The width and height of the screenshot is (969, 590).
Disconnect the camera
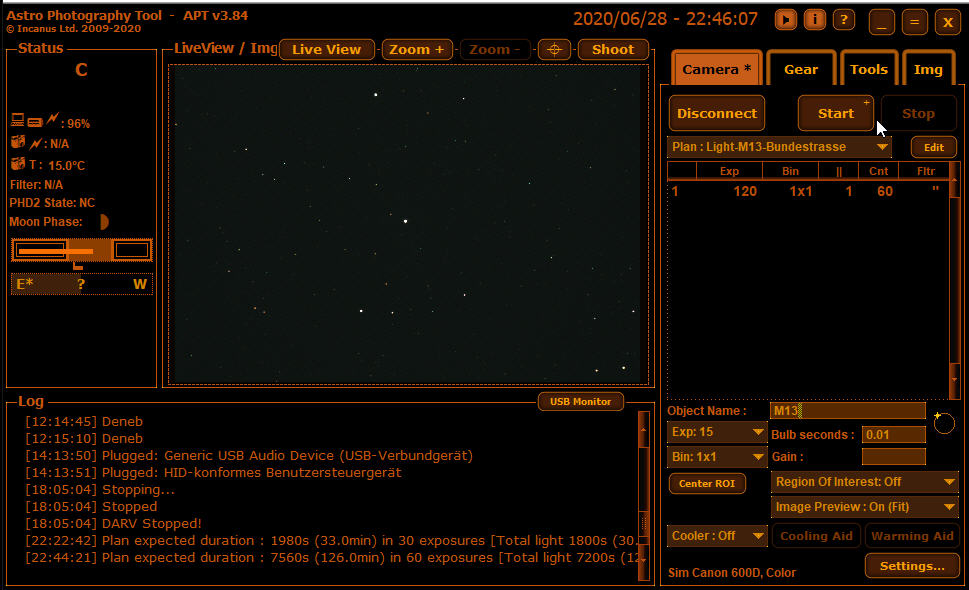coord(716,113)
